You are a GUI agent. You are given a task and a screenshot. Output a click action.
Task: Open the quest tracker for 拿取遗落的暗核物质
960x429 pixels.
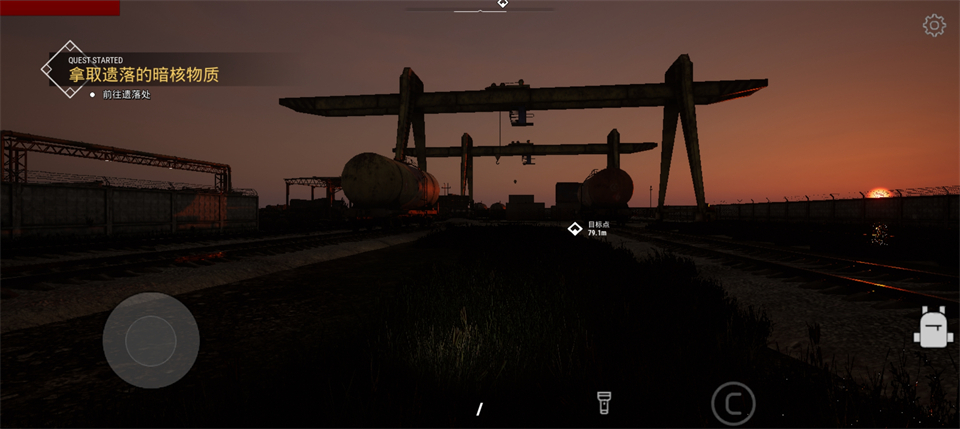pyautogui.click(x=143, y=74)
